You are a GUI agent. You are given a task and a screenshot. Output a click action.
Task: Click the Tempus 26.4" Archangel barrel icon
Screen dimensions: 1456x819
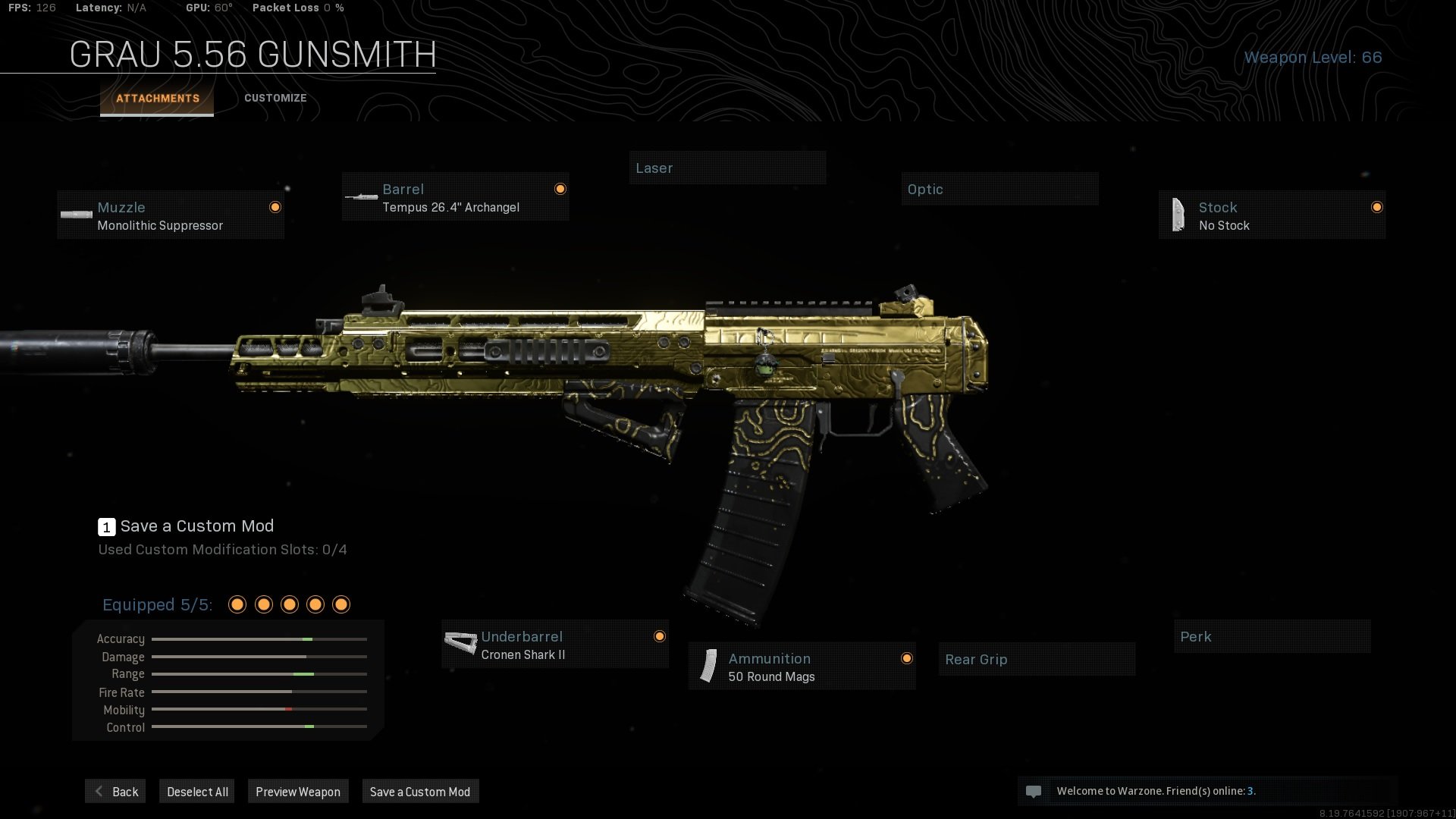[361, 197]
